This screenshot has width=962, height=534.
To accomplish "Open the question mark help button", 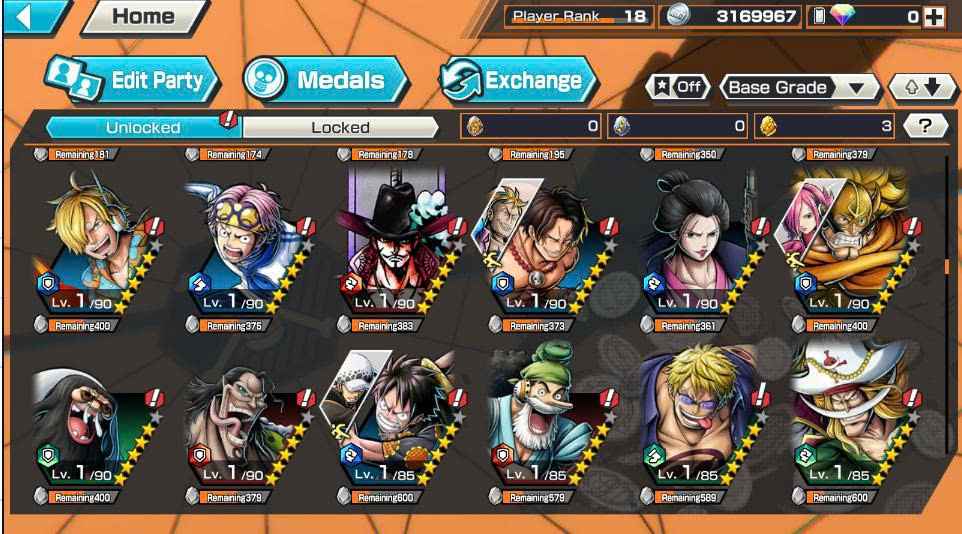I will (x=925, y=126).
